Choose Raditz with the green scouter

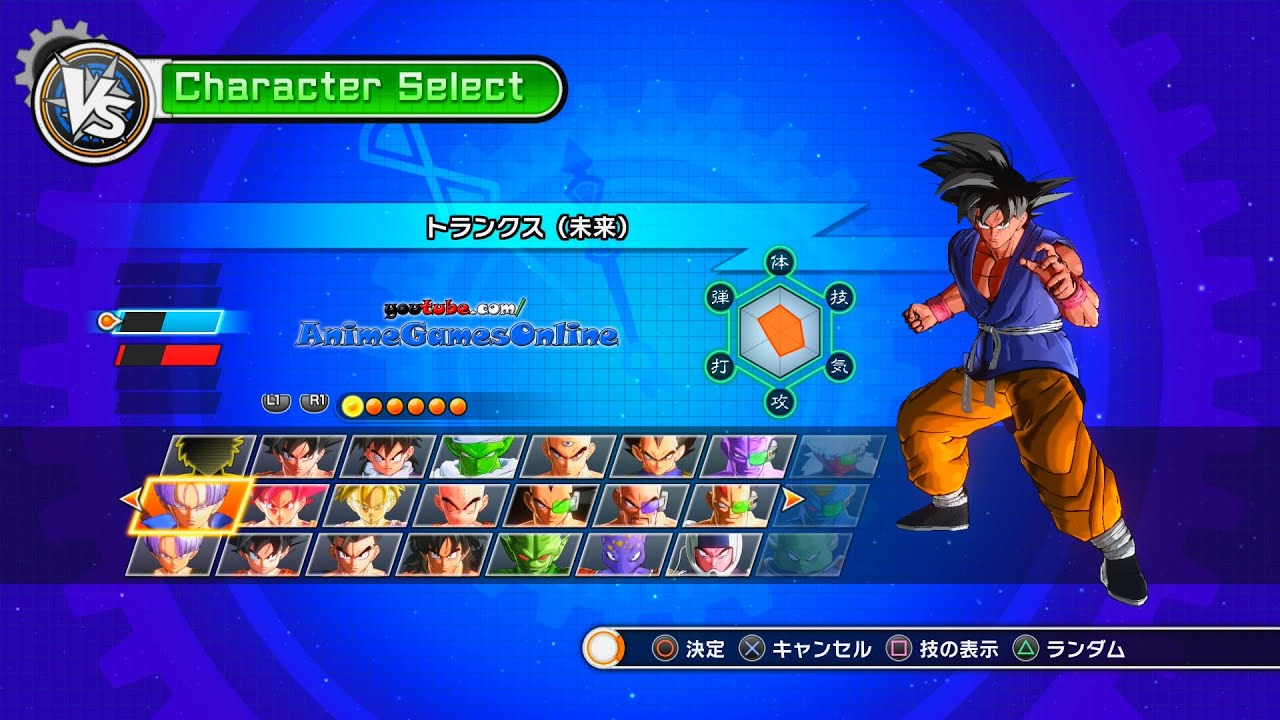pyautogui.click(x=552, y=505)
